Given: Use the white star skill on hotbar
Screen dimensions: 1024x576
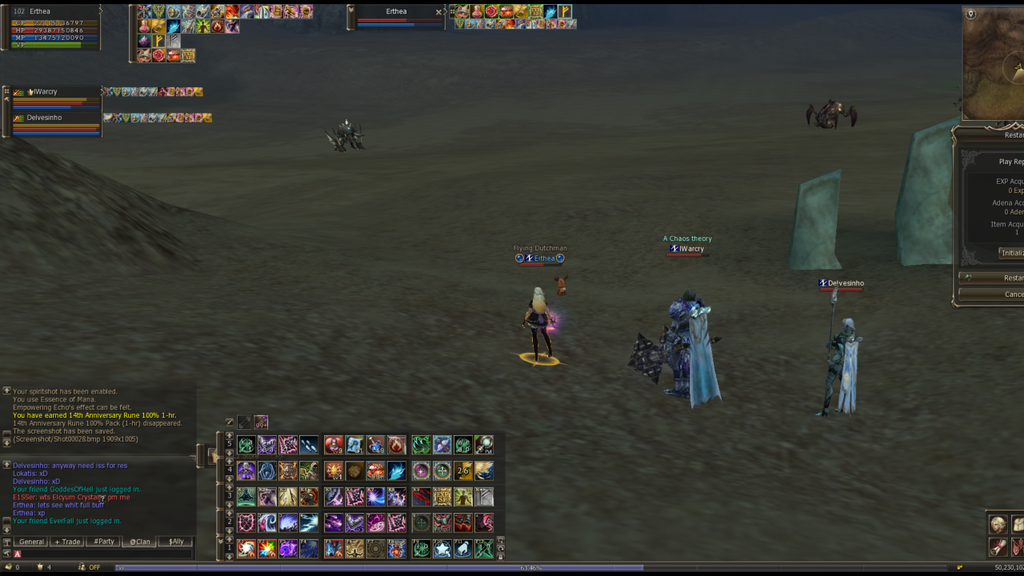Looking at the screenshot, I should pyautogui.click(x=442, y=548).
